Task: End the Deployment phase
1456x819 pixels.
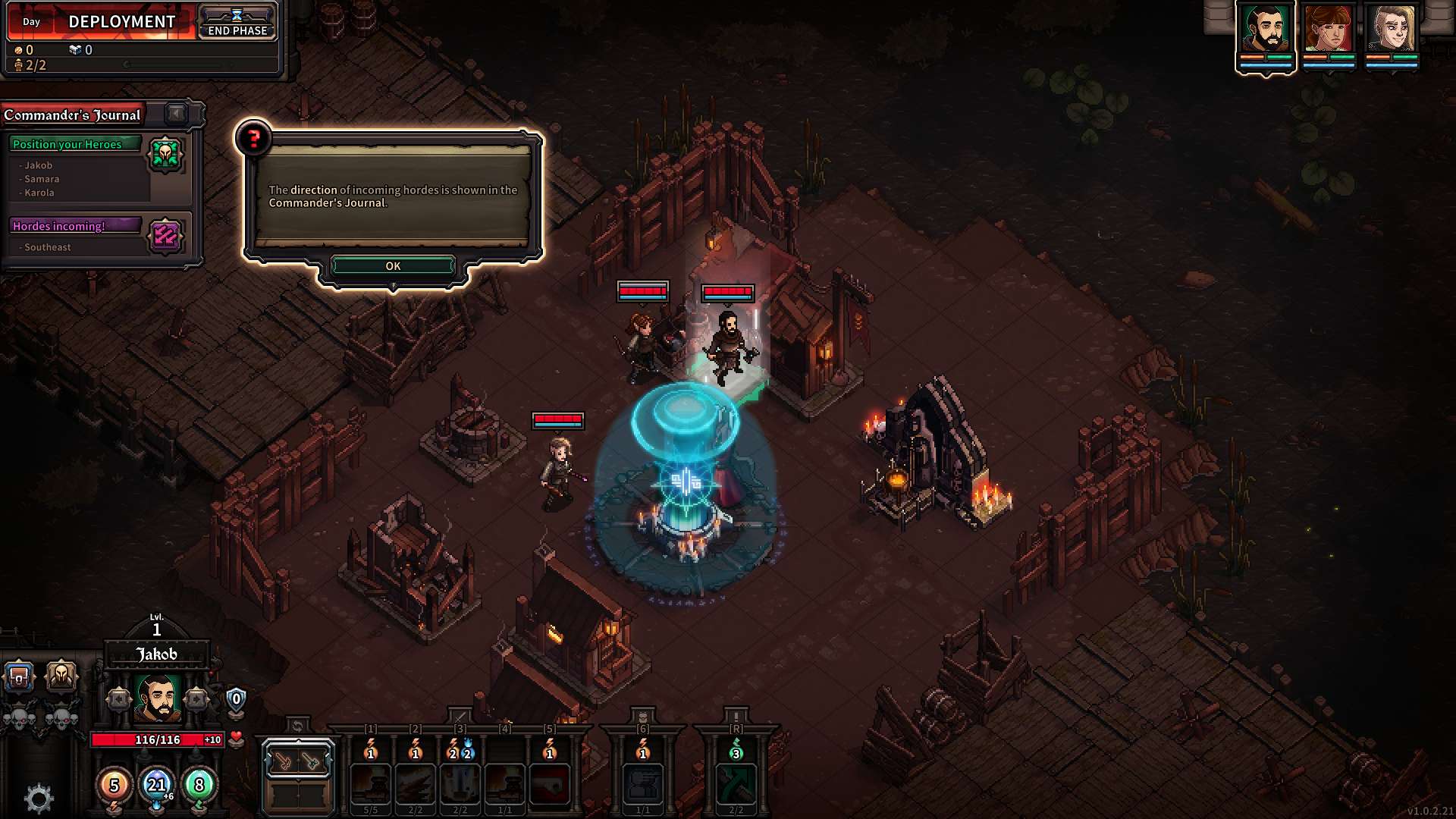Action: click(237, 23)
